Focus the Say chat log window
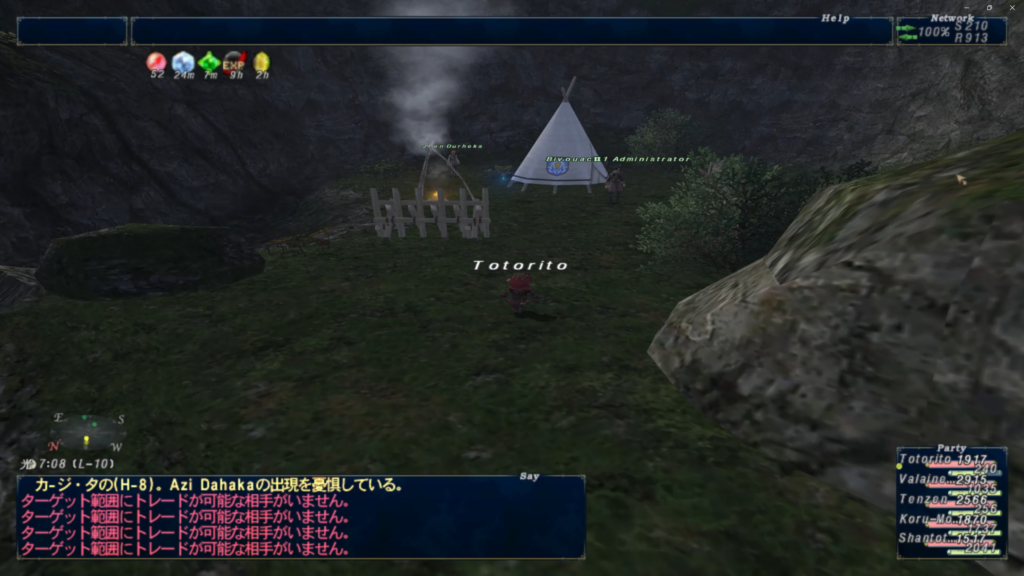Screen dimensions: 1024x576 point(300,516)
